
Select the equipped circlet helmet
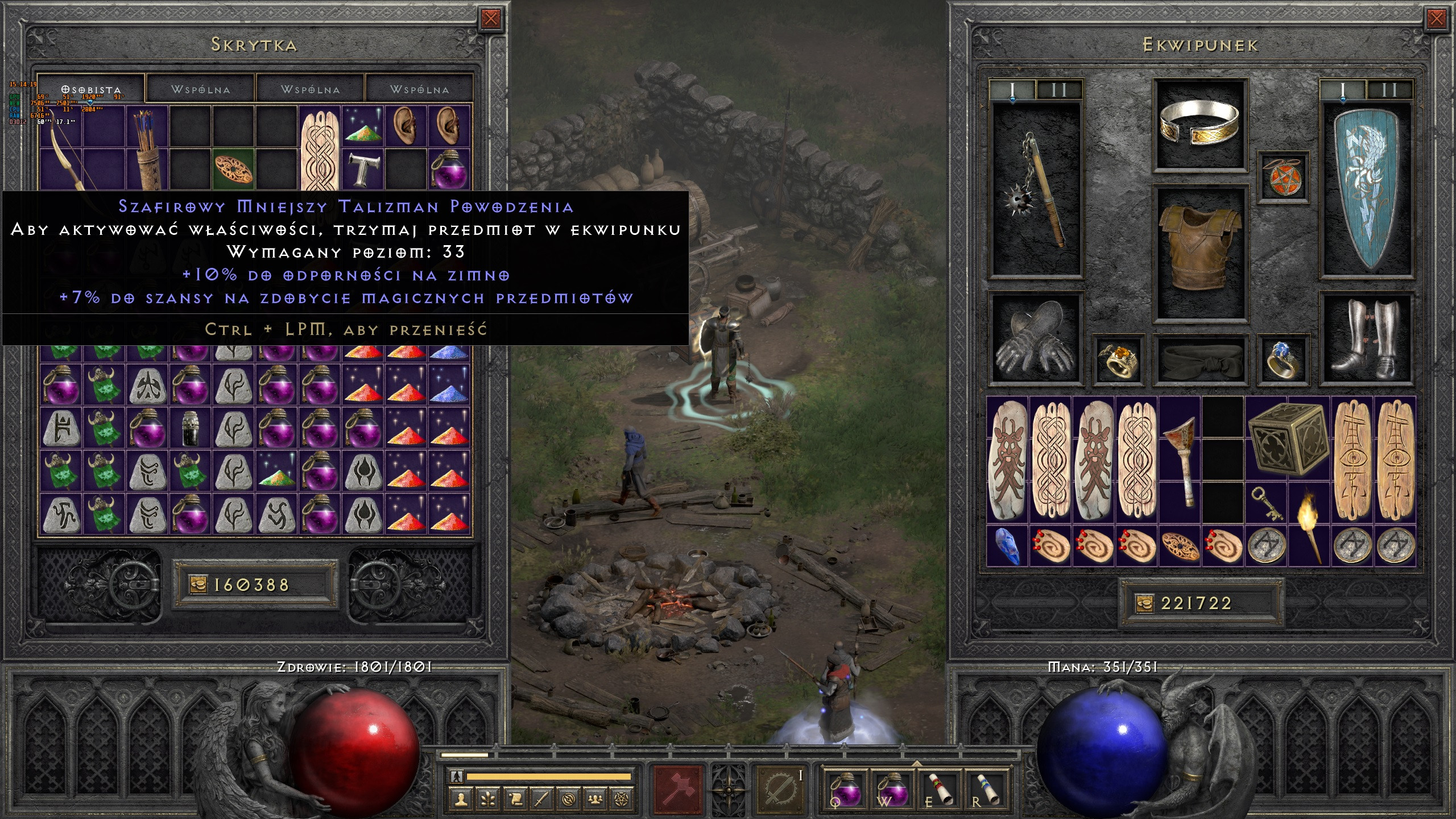(1199, 126)
